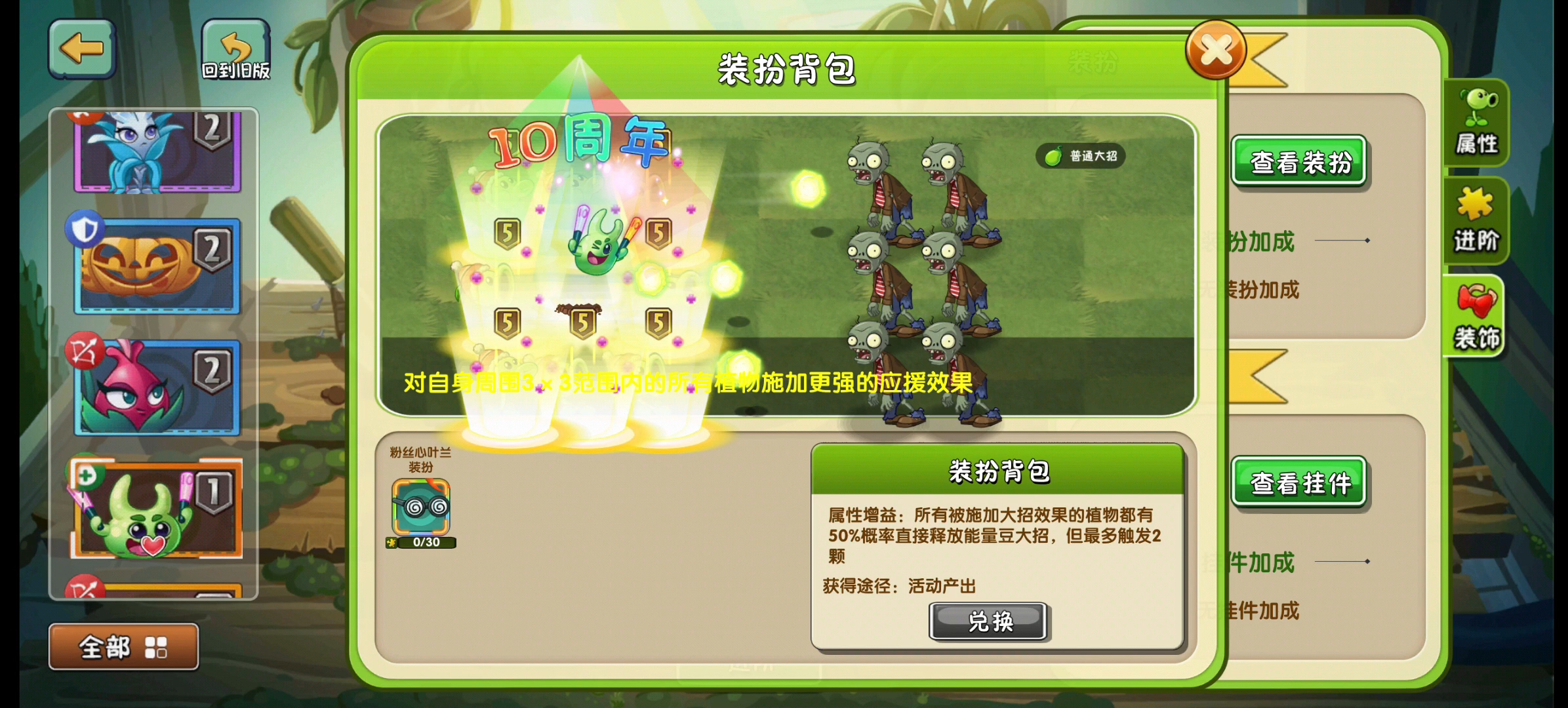The width and height of the screenshot is (1568, 708).
Task: Click the back arrow button
Action: [x=81, y=48]
